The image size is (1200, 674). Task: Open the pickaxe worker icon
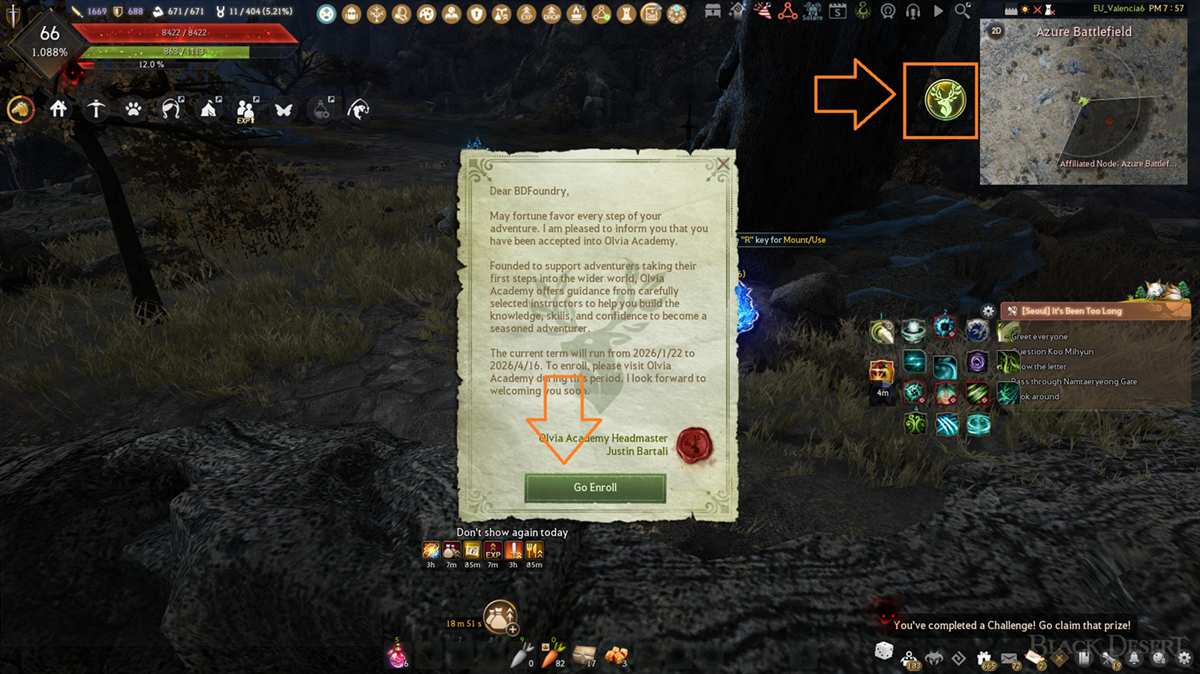(96, 109)
